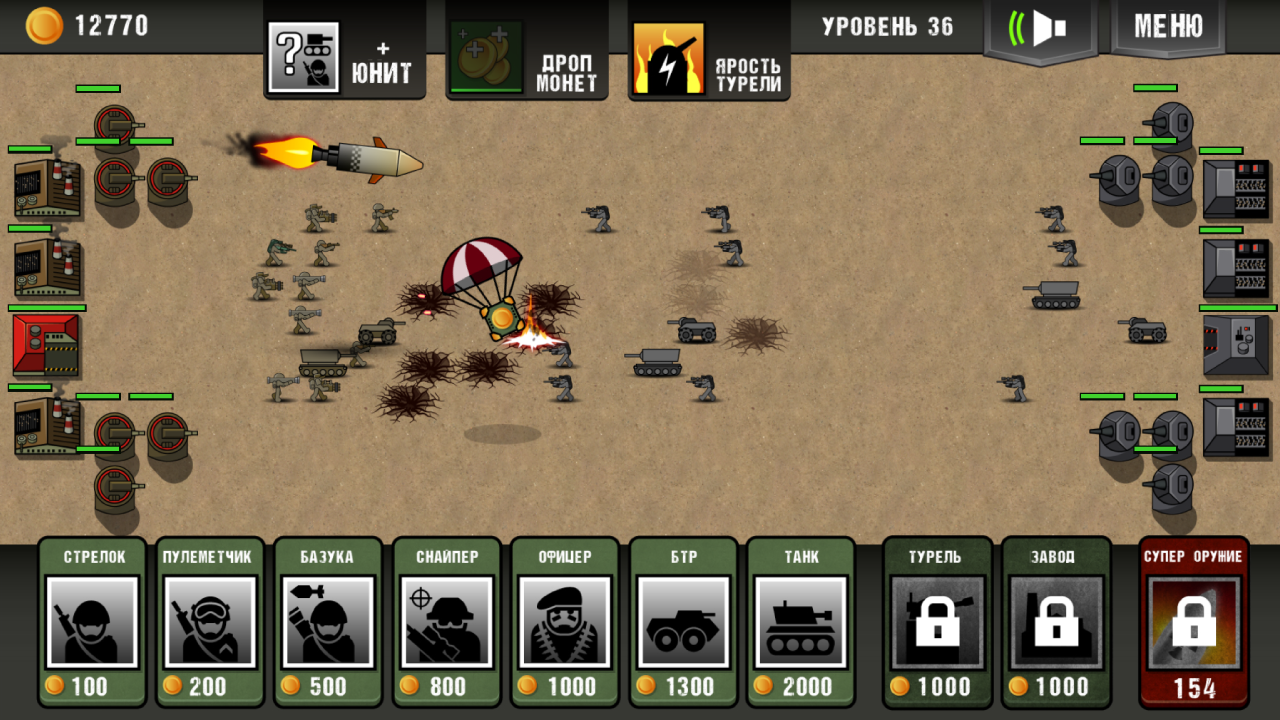
Task: Activate the Супер Оружие card
Action: (x=1192, y=620)
